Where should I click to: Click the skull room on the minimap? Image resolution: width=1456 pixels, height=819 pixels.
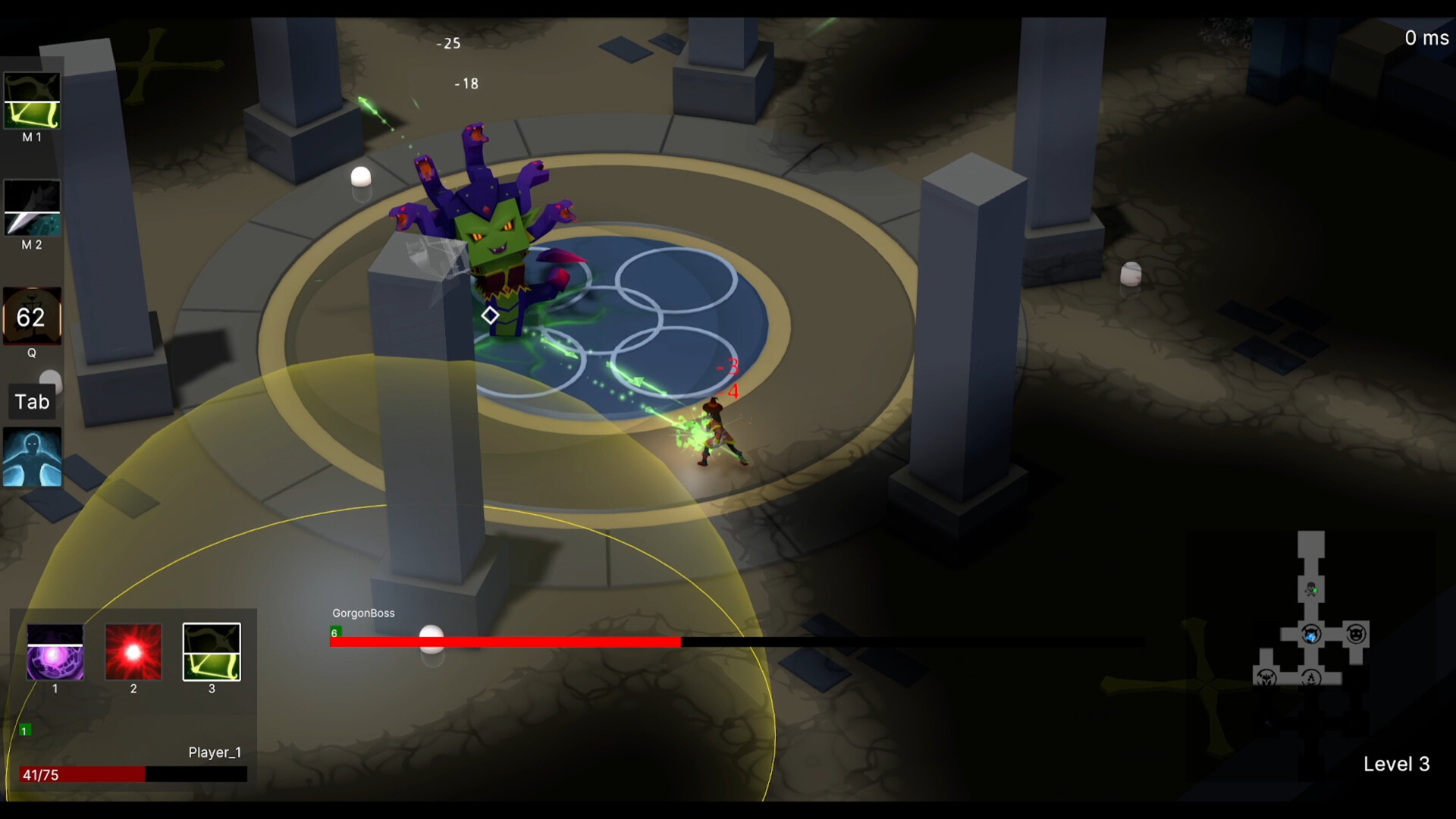(x=1310, y=588)
